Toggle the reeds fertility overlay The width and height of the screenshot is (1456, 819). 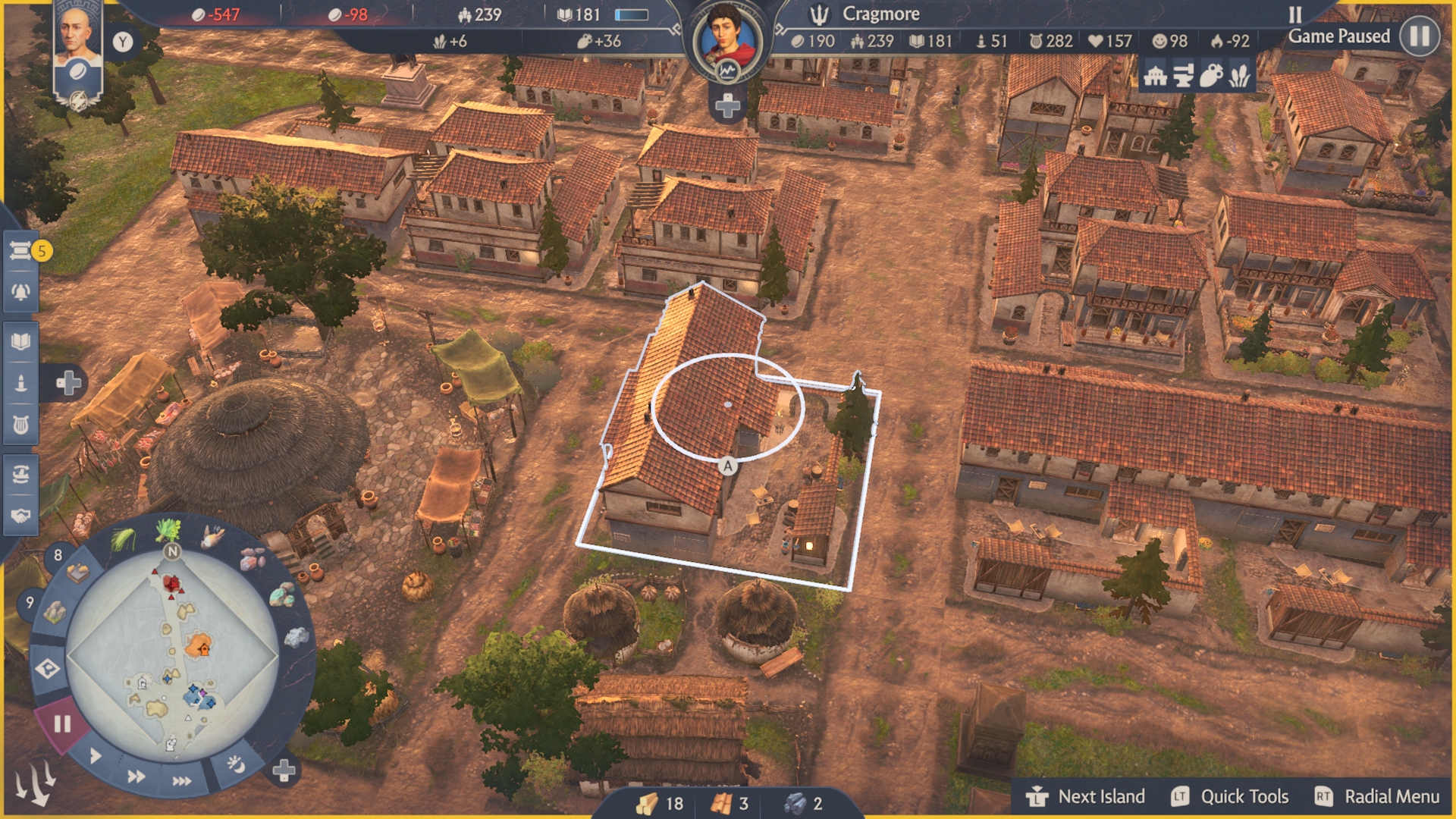coord(1241,75)
